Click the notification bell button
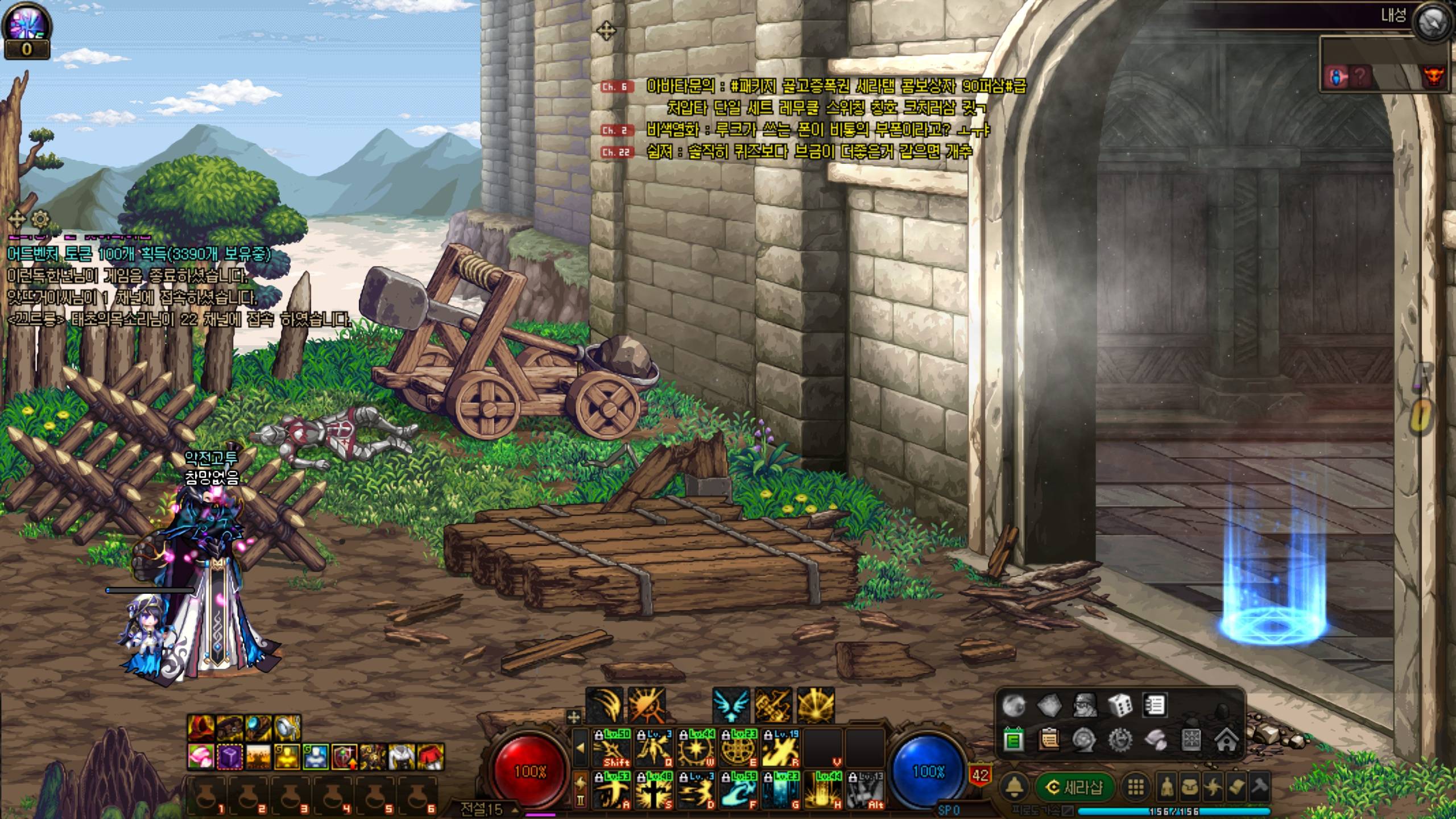This screenshot has width=1456, height=819. [1015, 787]
